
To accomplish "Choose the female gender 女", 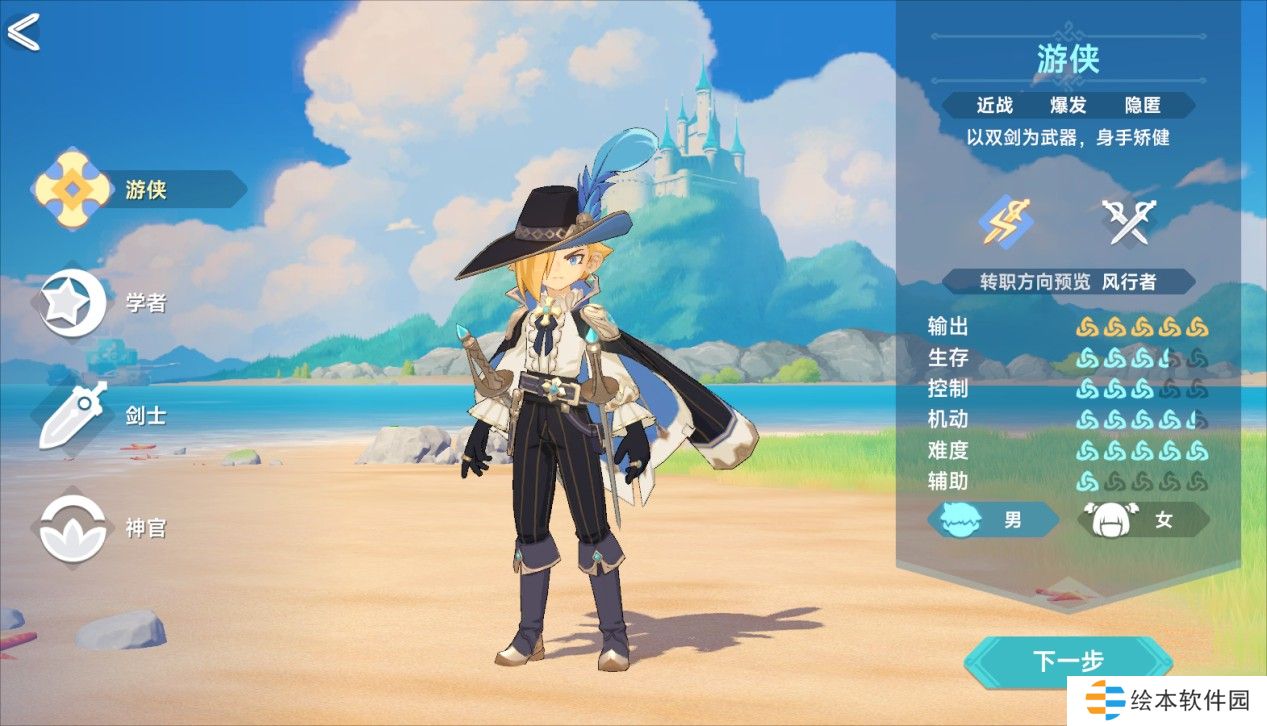I will click(x=1143, y=520).
